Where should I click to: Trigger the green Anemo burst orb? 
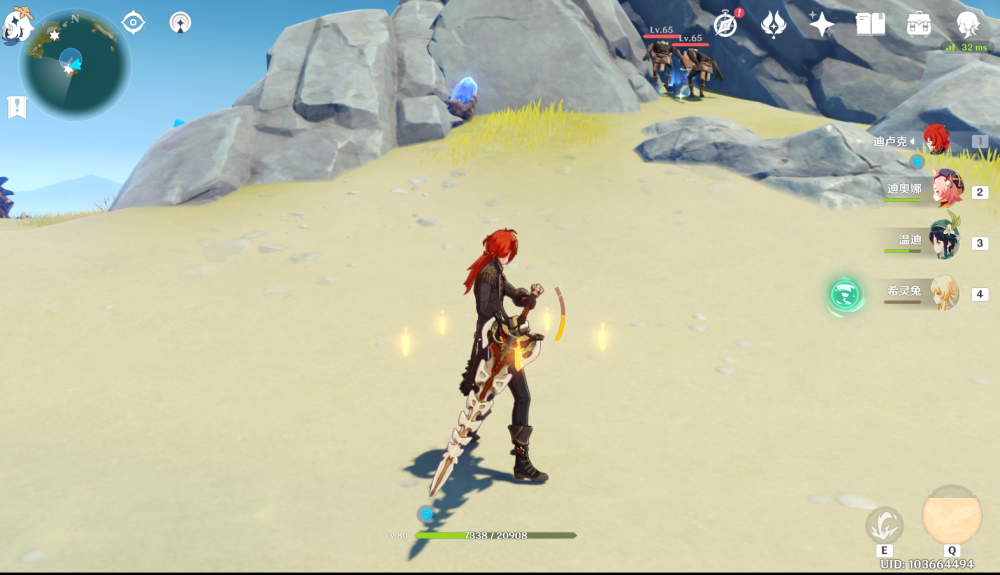coord(846,294)
